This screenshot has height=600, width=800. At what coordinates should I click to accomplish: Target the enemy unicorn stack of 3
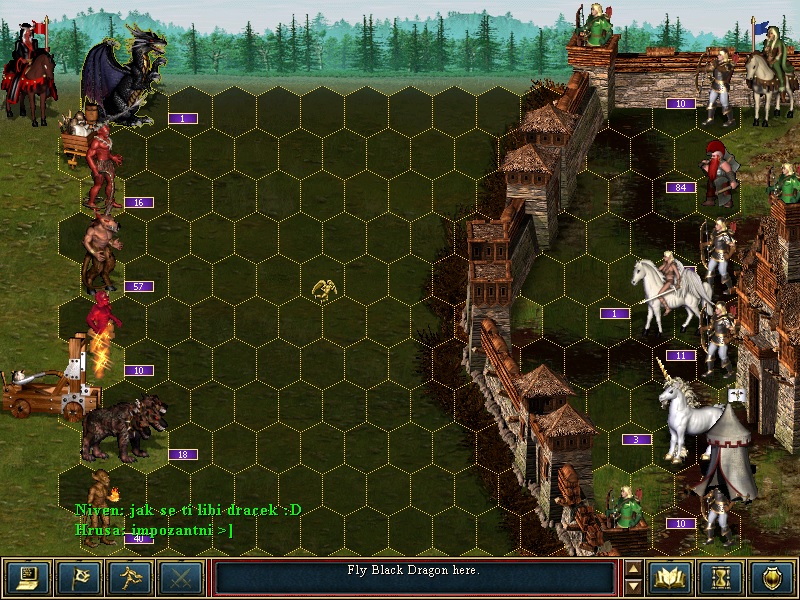(x=688, y=408)
